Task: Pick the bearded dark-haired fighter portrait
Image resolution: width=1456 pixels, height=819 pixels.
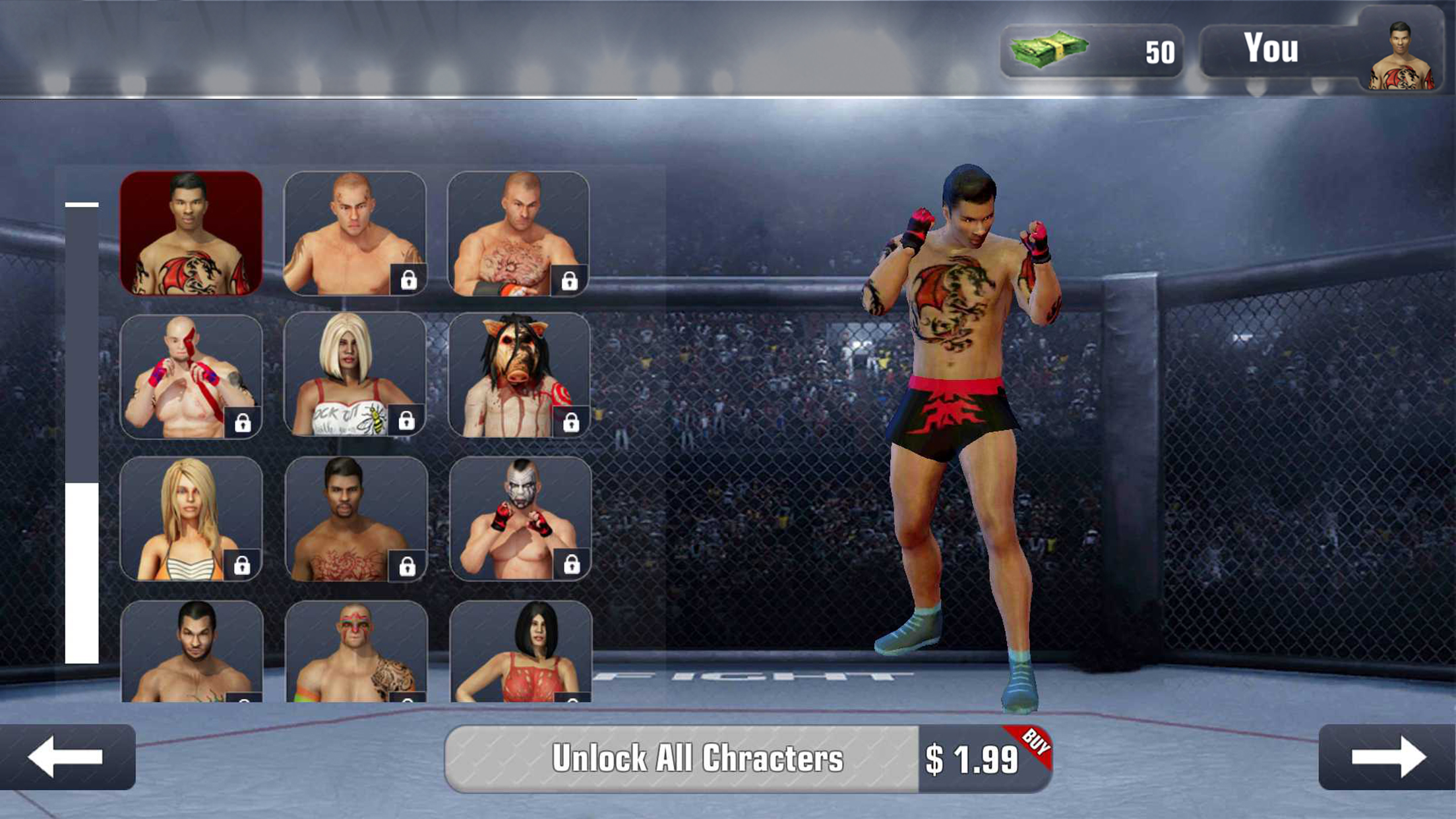Action: [192, 652]
